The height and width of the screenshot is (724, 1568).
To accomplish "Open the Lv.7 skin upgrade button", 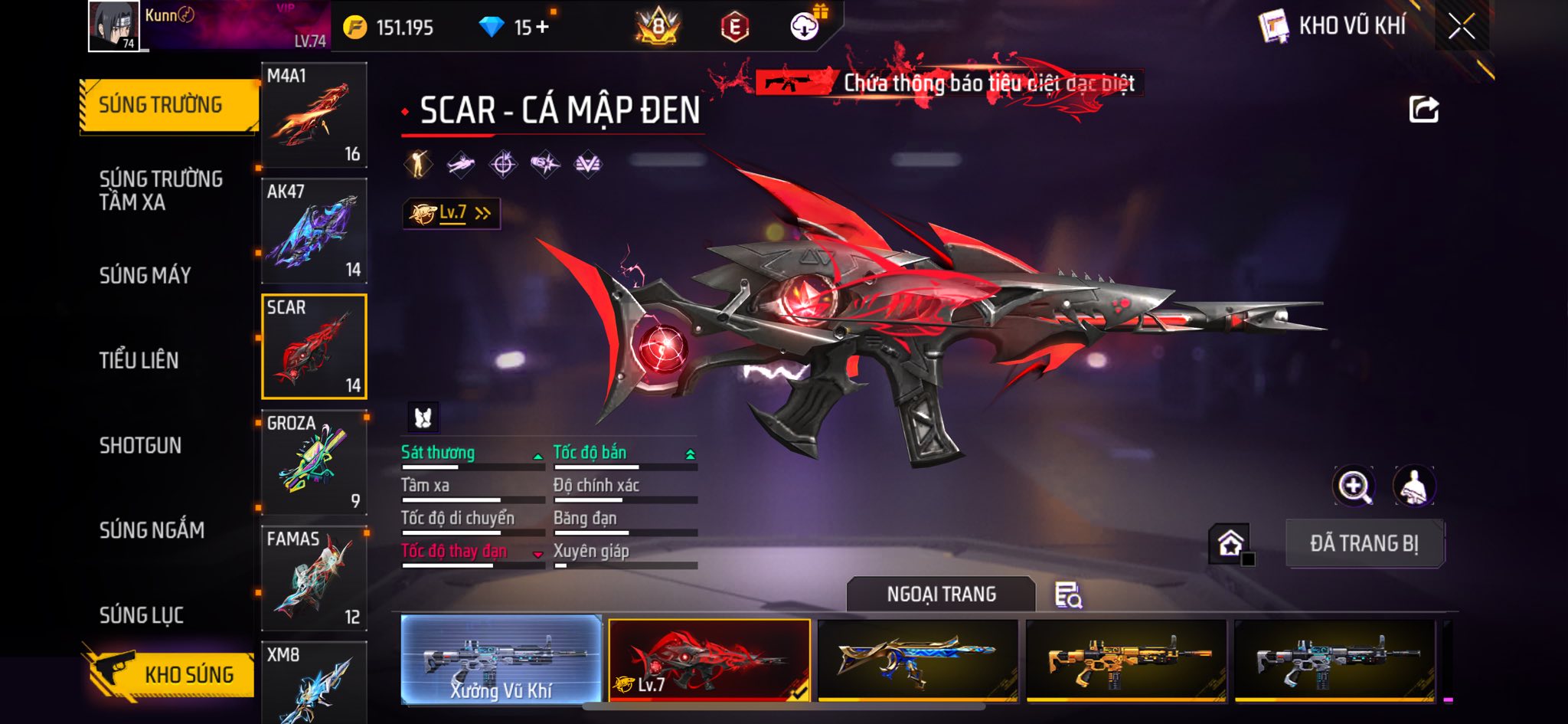I will [452, 213].
